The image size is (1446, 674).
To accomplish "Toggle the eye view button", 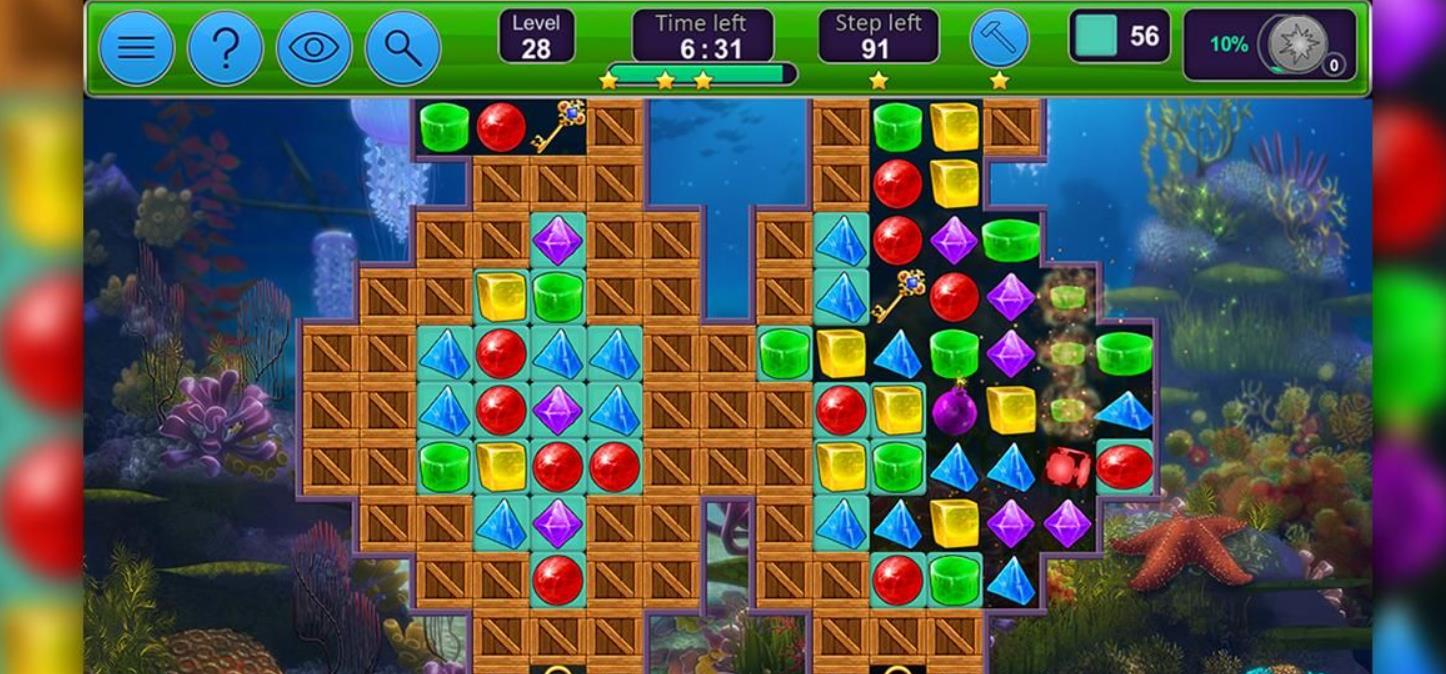I will click(x=314, y=47).
